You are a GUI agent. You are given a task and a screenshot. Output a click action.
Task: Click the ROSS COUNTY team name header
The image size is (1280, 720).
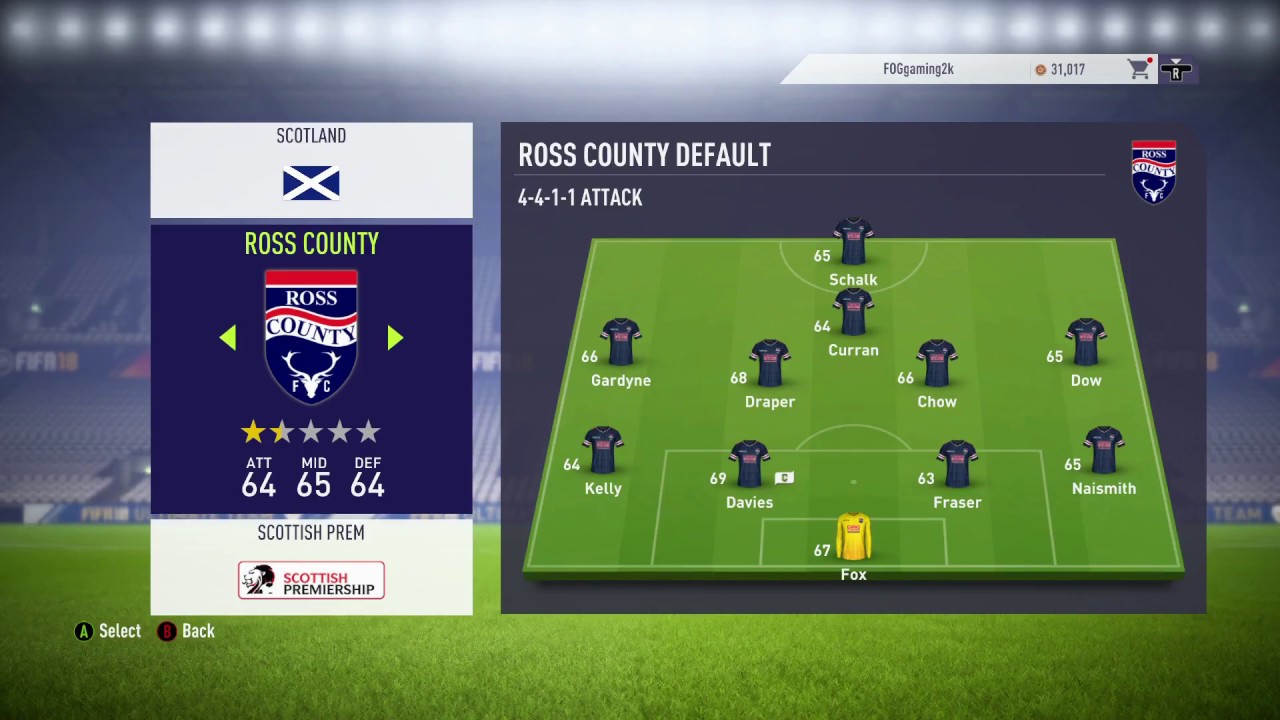click(311, 243)
